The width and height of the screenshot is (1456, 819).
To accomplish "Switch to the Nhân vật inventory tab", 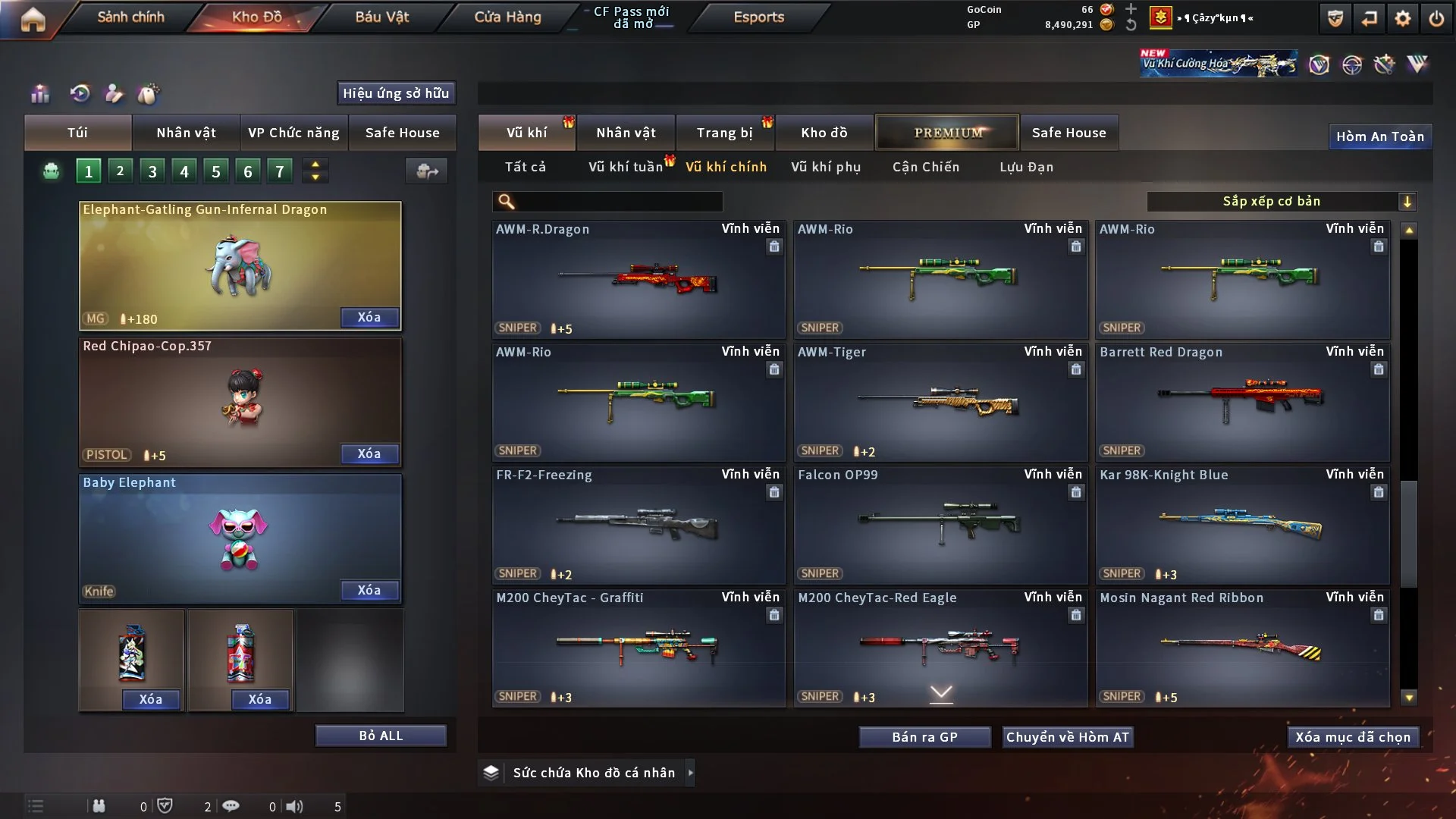I will [626, 133].
